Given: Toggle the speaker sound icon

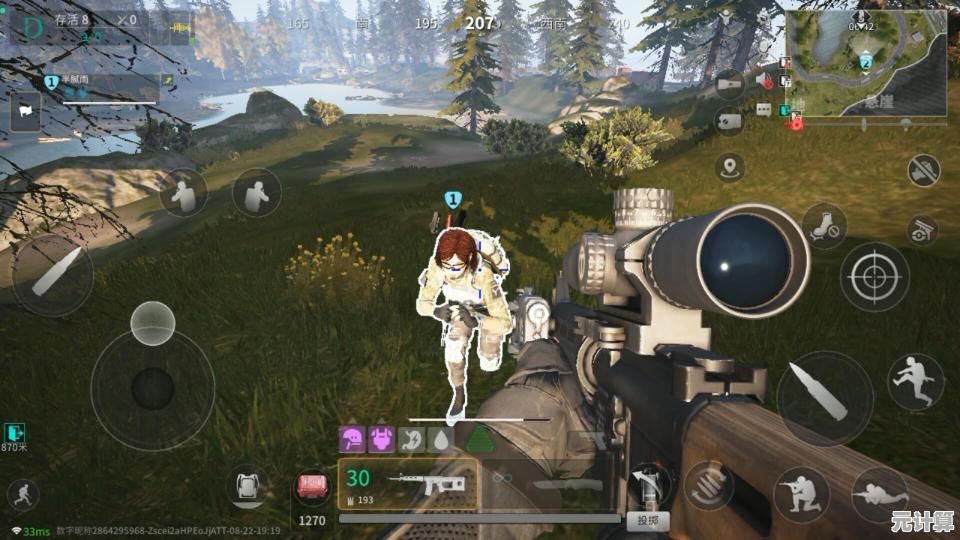Looking at the screenshot, I should pos(765,80).
